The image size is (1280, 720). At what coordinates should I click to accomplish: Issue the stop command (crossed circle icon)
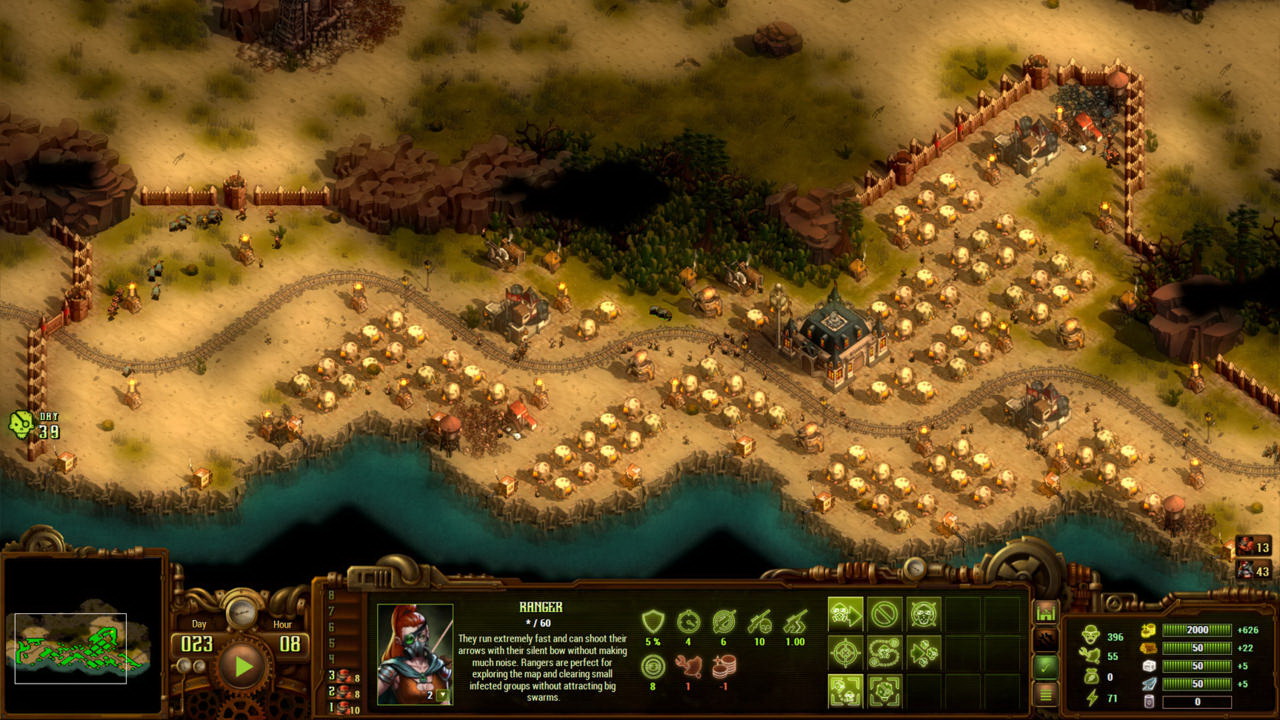[x=885, y=614]
